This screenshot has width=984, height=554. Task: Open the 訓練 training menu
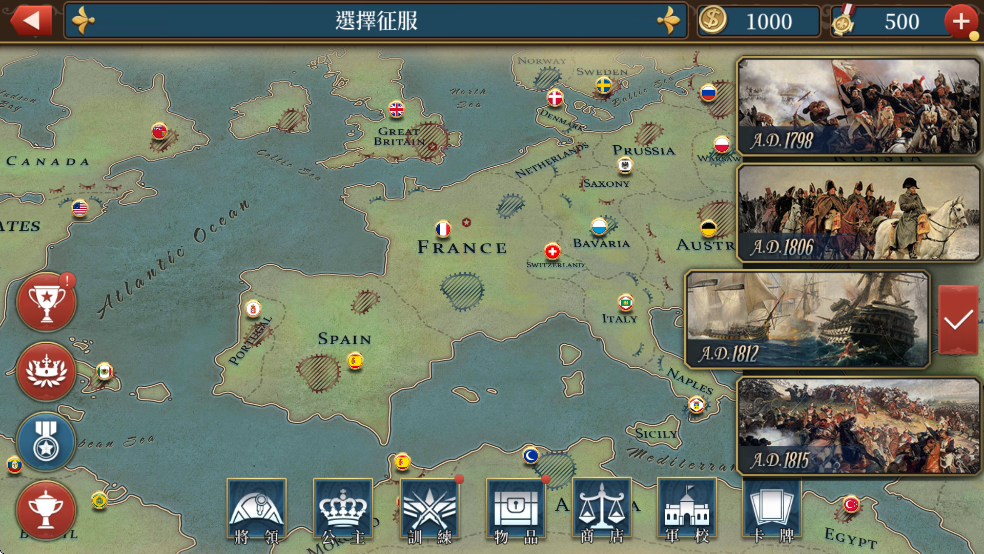coord(429,509)
